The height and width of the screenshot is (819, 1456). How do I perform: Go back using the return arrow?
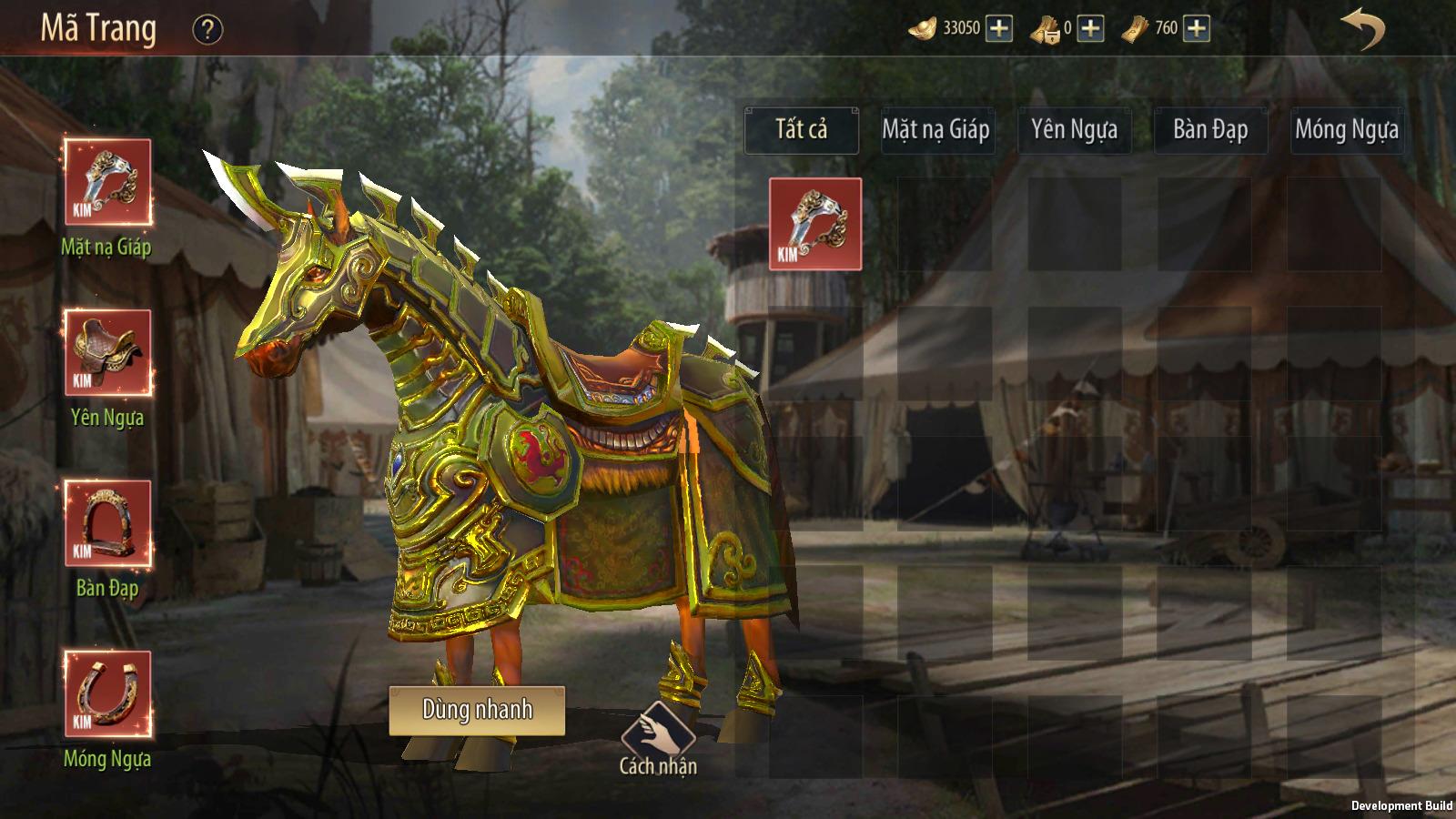(x=1362, y=28)
